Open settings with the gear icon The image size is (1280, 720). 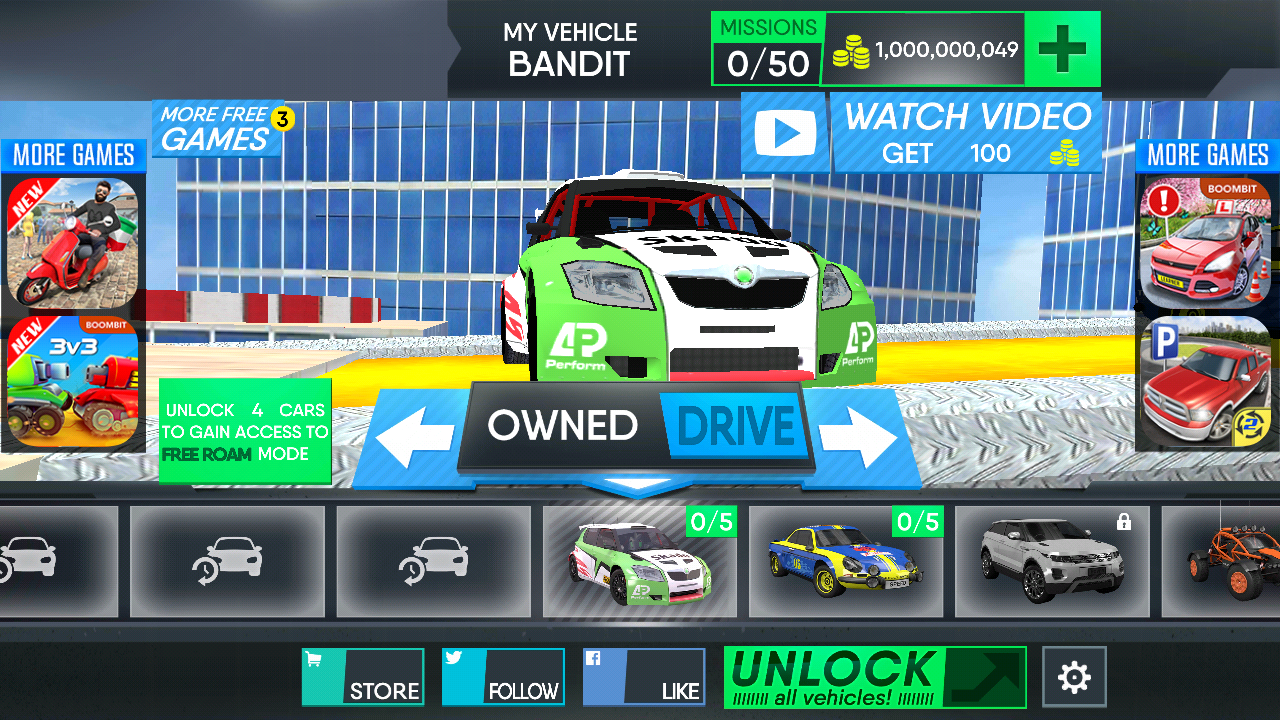tap(1074, 677)
